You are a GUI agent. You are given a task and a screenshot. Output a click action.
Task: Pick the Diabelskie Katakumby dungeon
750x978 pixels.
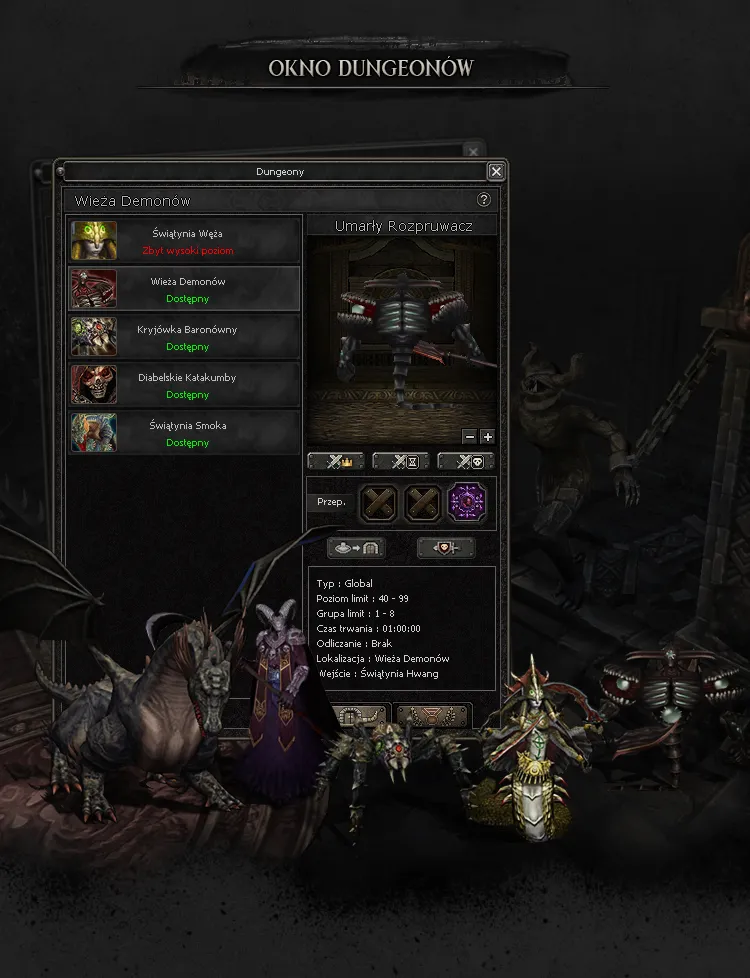pos(185,385)
